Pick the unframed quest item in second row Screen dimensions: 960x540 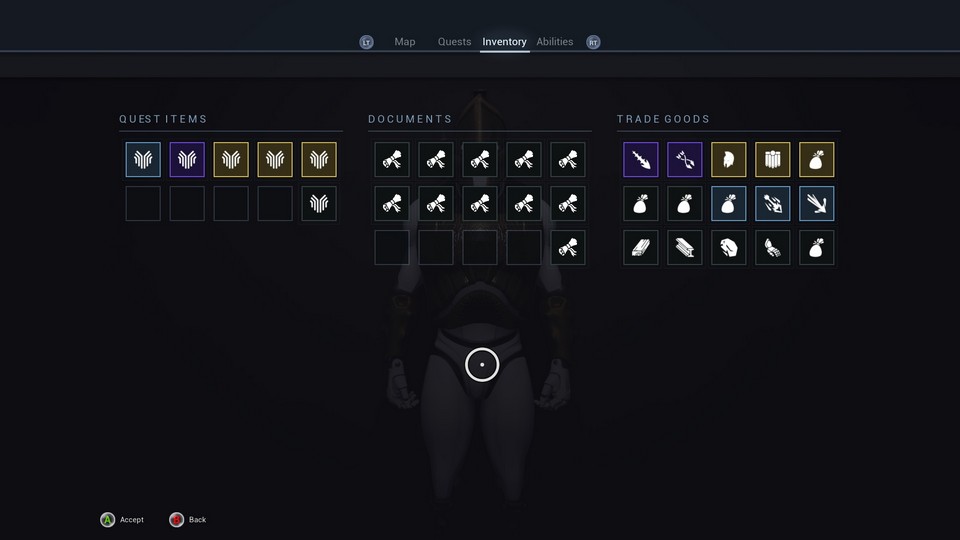pyautogui.click(x=319, y=204)
